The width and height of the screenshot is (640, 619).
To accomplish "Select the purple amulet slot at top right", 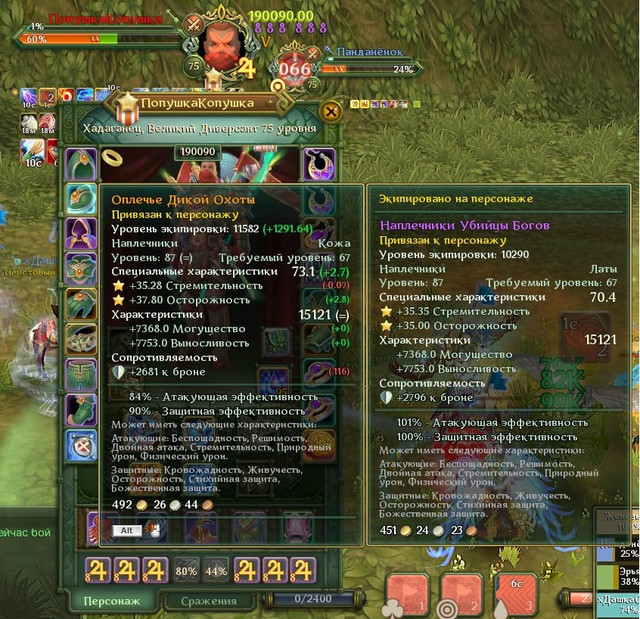I will [x=319, y=161].
